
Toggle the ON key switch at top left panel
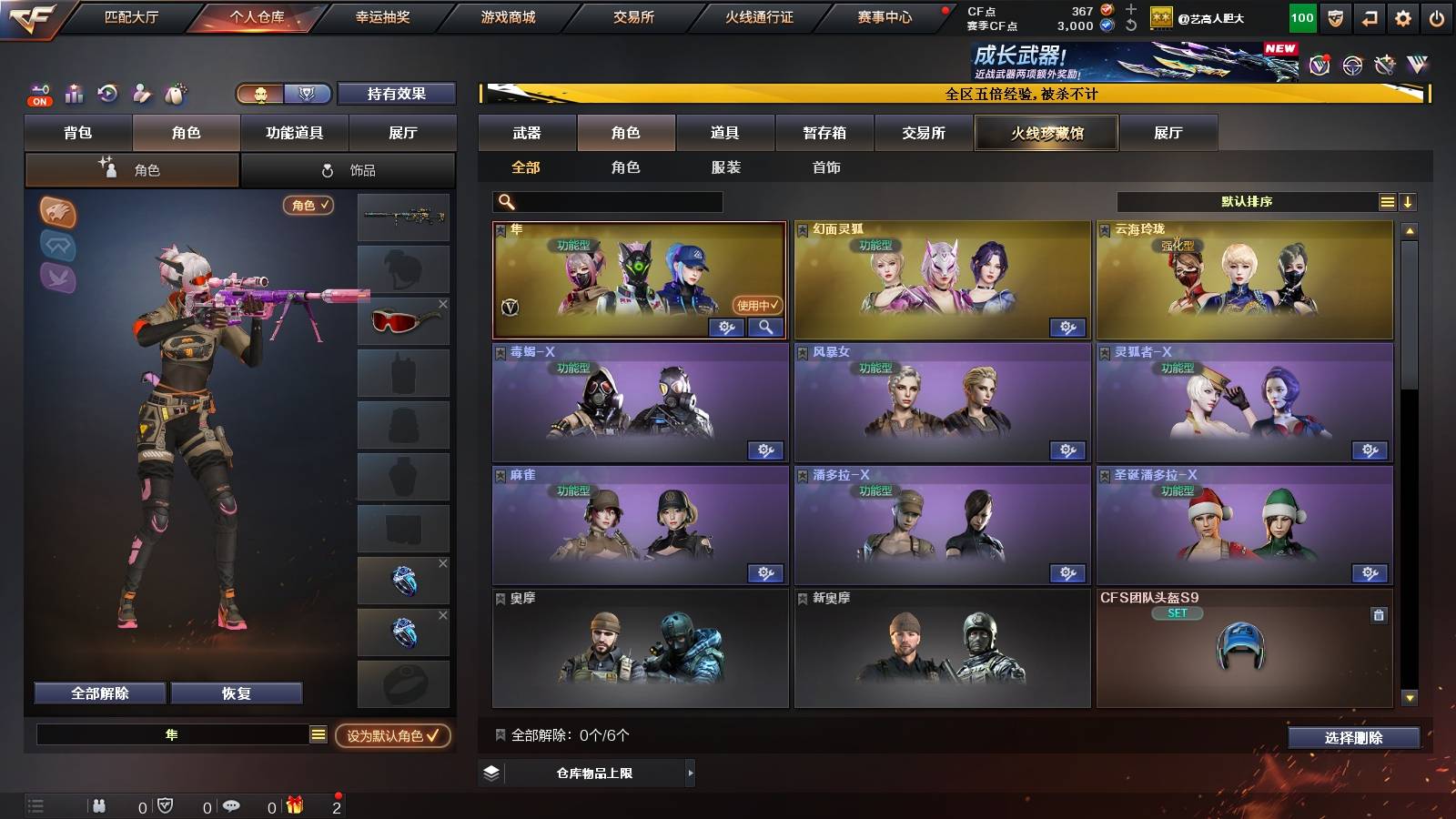[38, 94]
